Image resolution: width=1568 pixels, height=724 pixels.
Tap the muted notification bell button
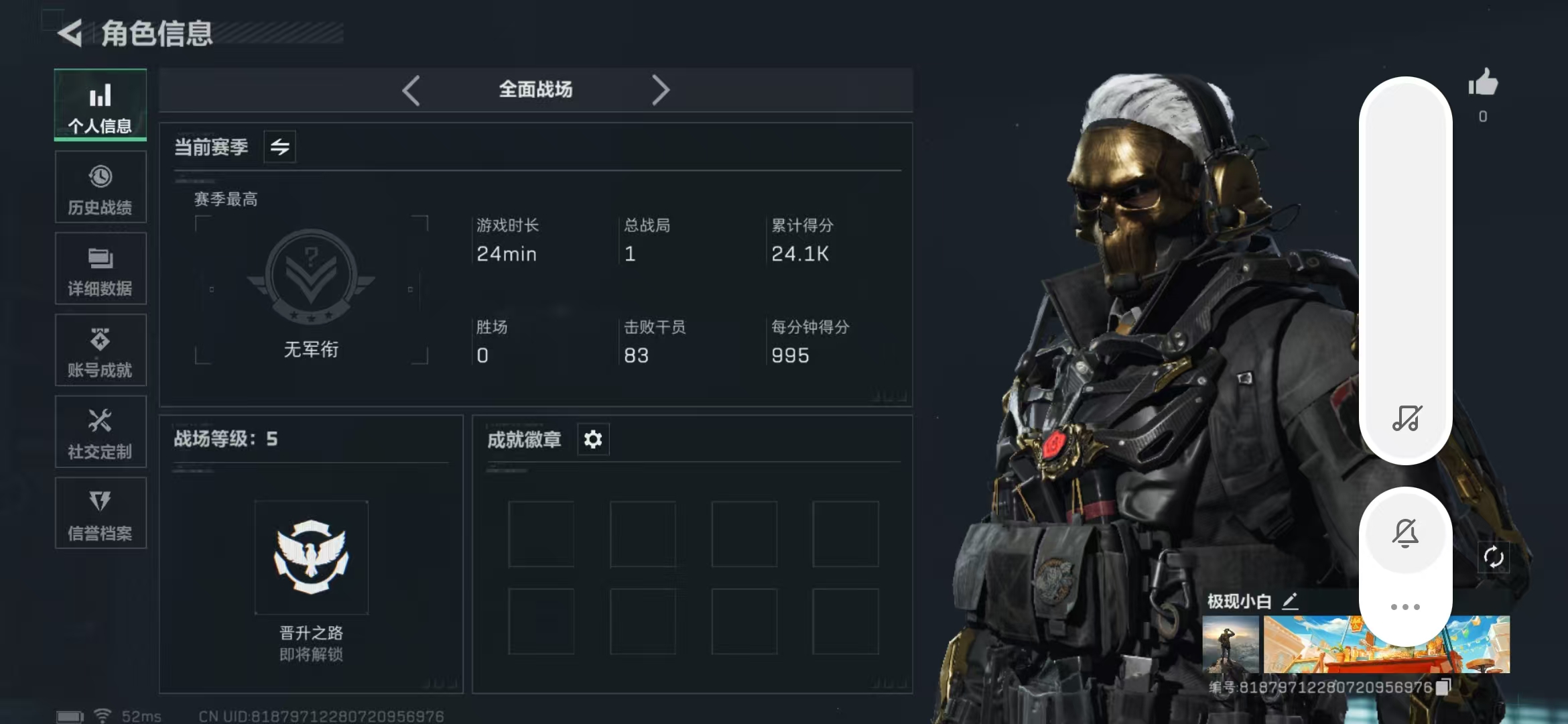coord(1406,534)
